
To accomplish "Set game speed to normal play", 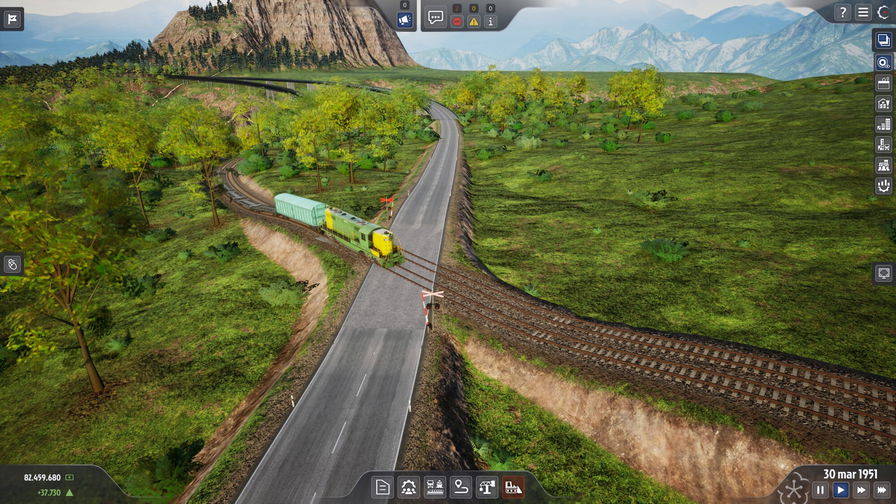I will (x=841, y=490).
